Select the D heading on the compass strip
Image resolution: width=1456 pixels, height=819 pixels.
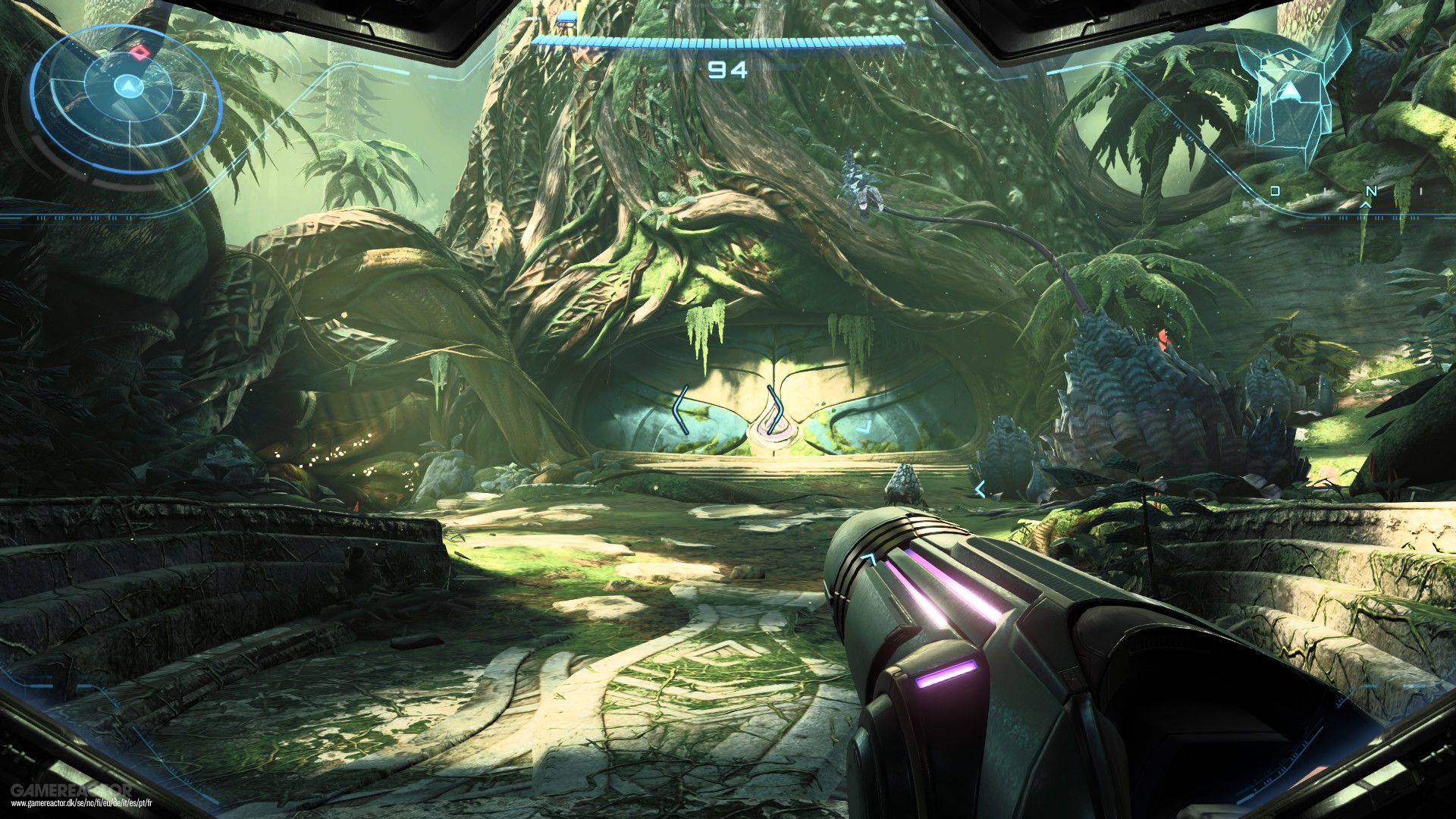[x=1275, y=190]
